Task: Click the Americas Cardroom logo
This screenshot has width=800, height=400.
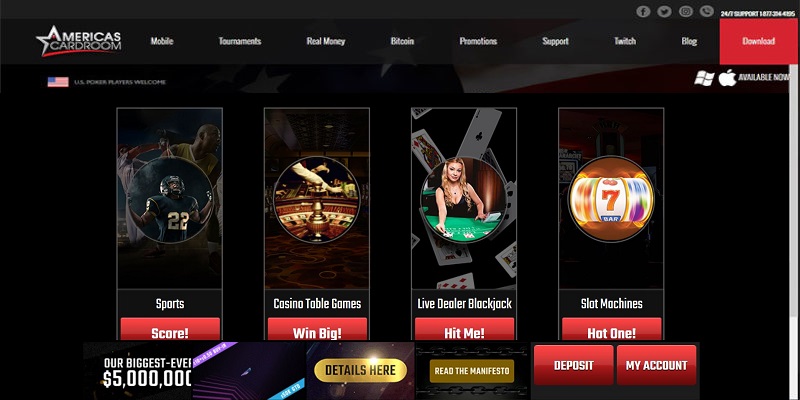Action: click(x=80, y=40)
